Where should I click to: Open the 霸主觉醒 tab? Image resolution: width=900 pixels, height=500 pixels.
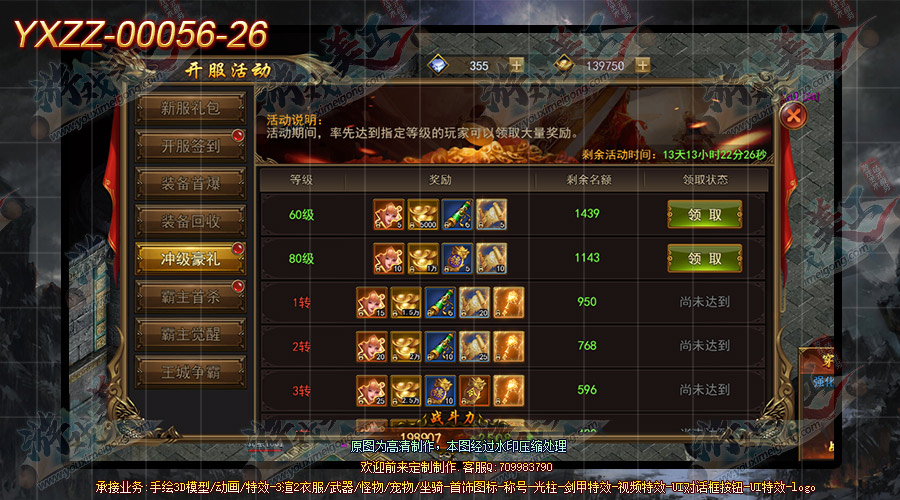tap(190, 332)
